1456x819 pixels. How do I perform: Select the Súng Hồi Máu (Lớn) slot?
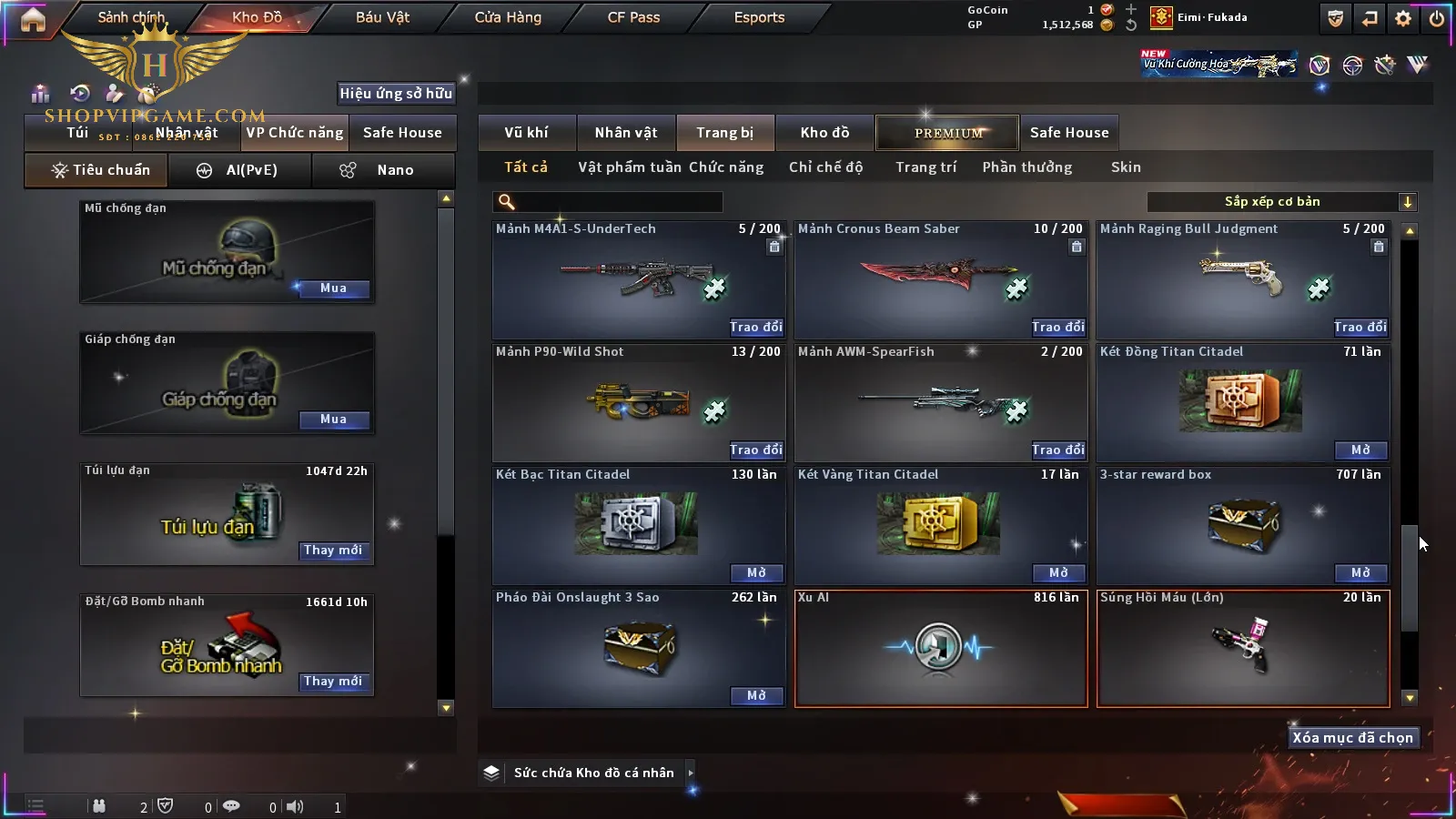click(1243, 648)
